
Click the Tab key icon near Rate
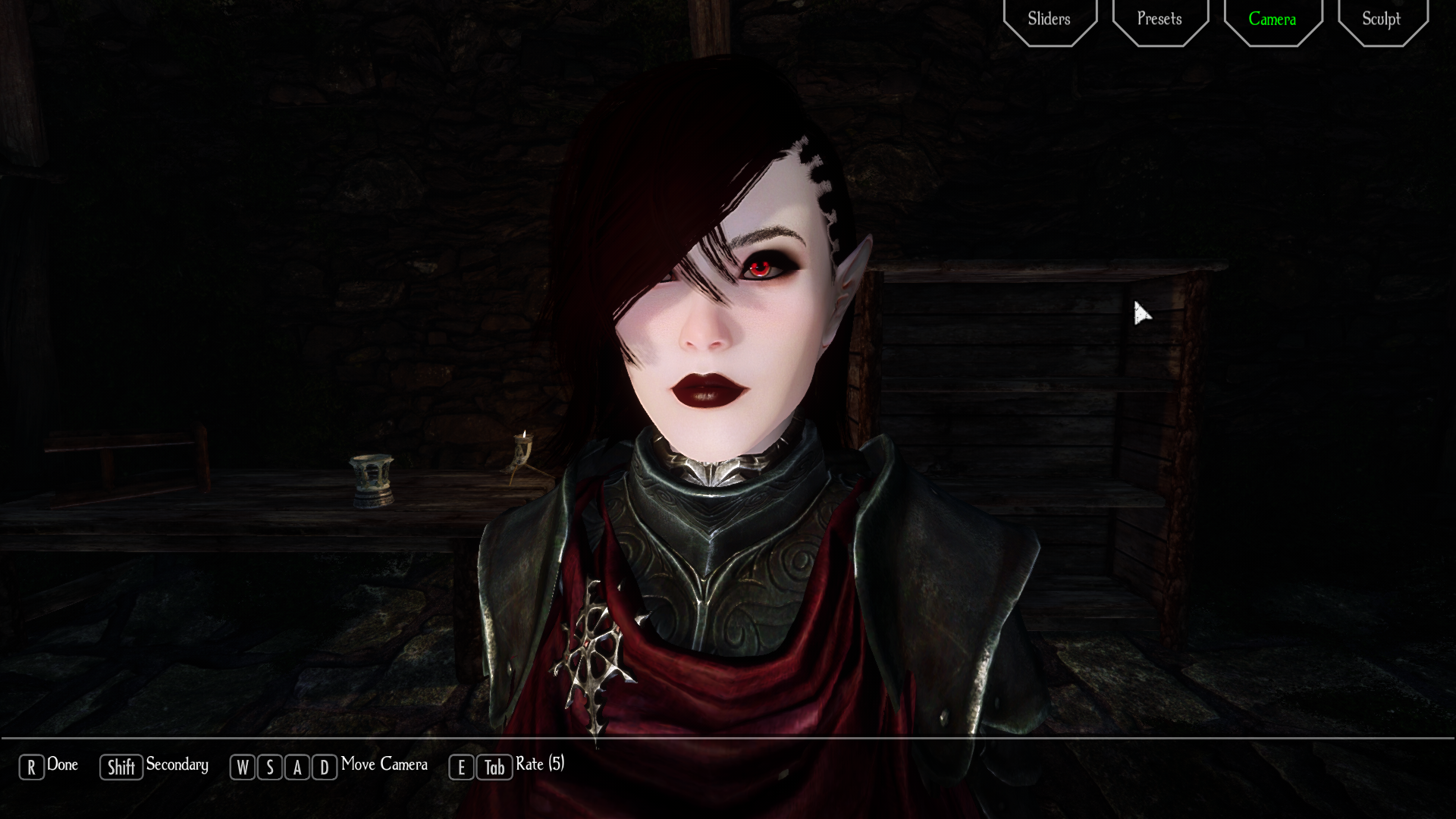coord(493,767)
